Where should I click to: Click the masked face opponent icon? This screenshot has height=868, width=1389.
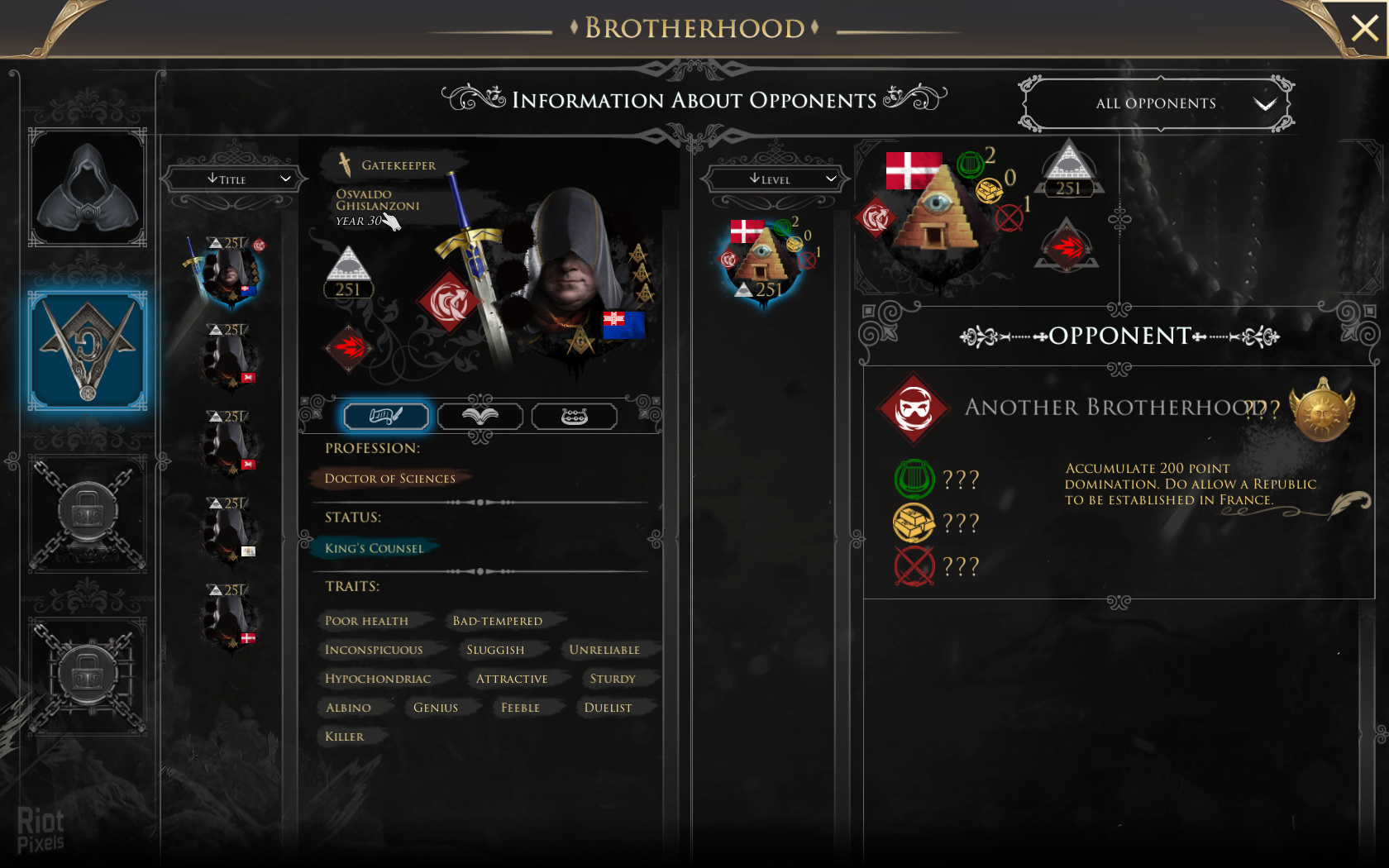click(x=914, y=408)
